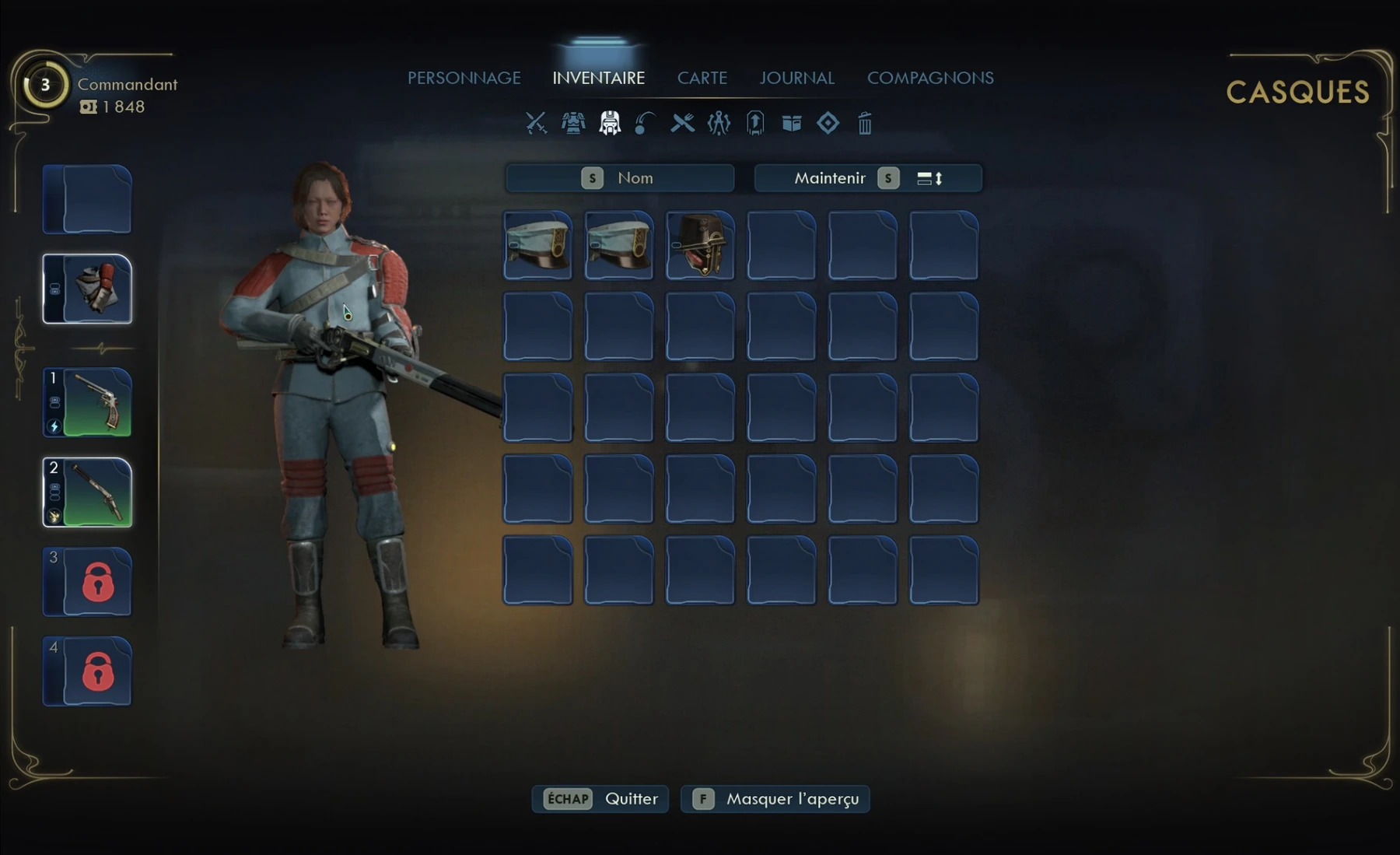This screenshot has width=1400, height=855.
Task: Show the body armor category
Action: pyautogui.click(x=573, y=123)
